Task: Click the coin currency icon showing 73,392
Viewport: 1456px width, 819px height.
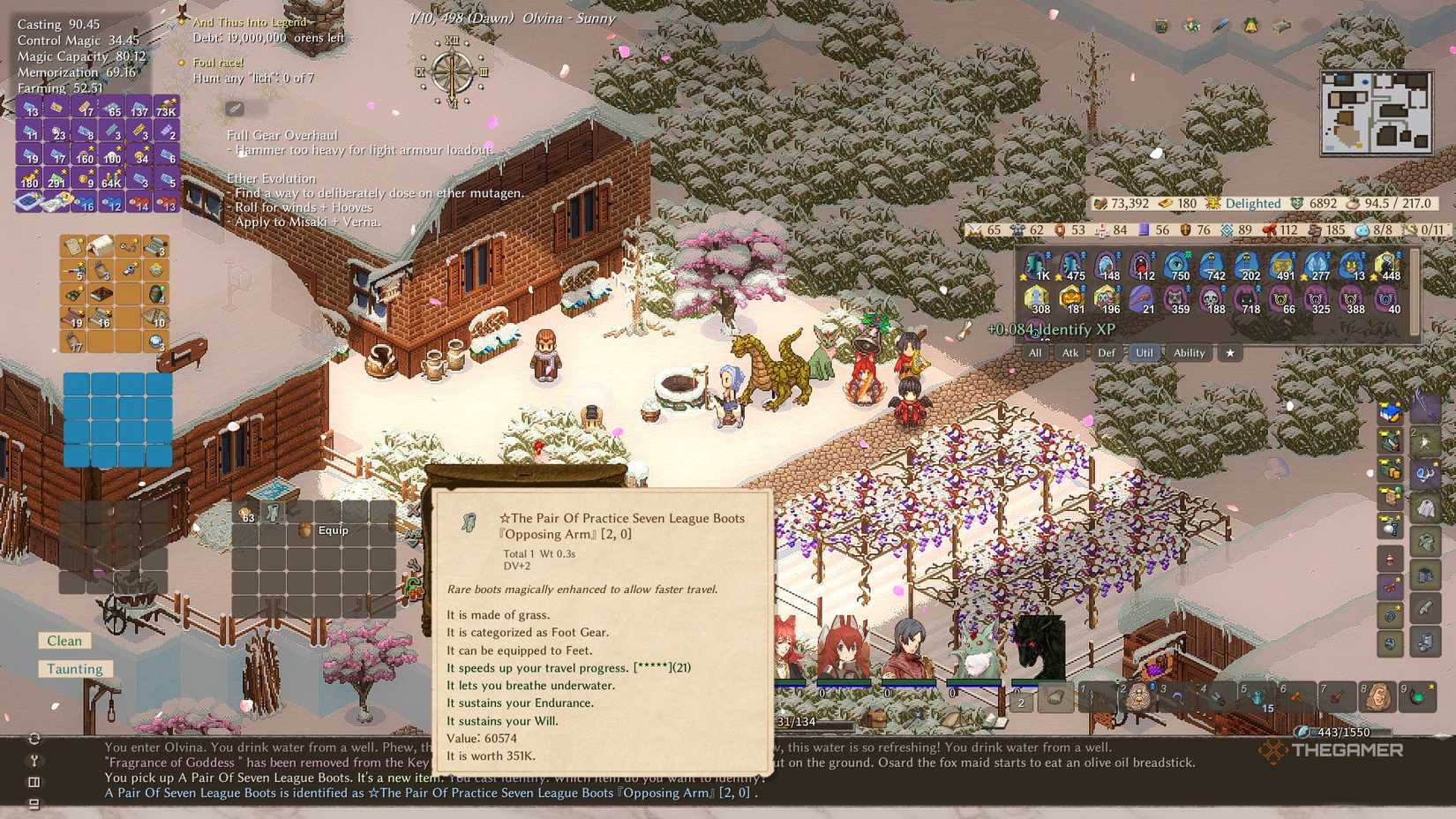Action: click(x=1101, y=203)
